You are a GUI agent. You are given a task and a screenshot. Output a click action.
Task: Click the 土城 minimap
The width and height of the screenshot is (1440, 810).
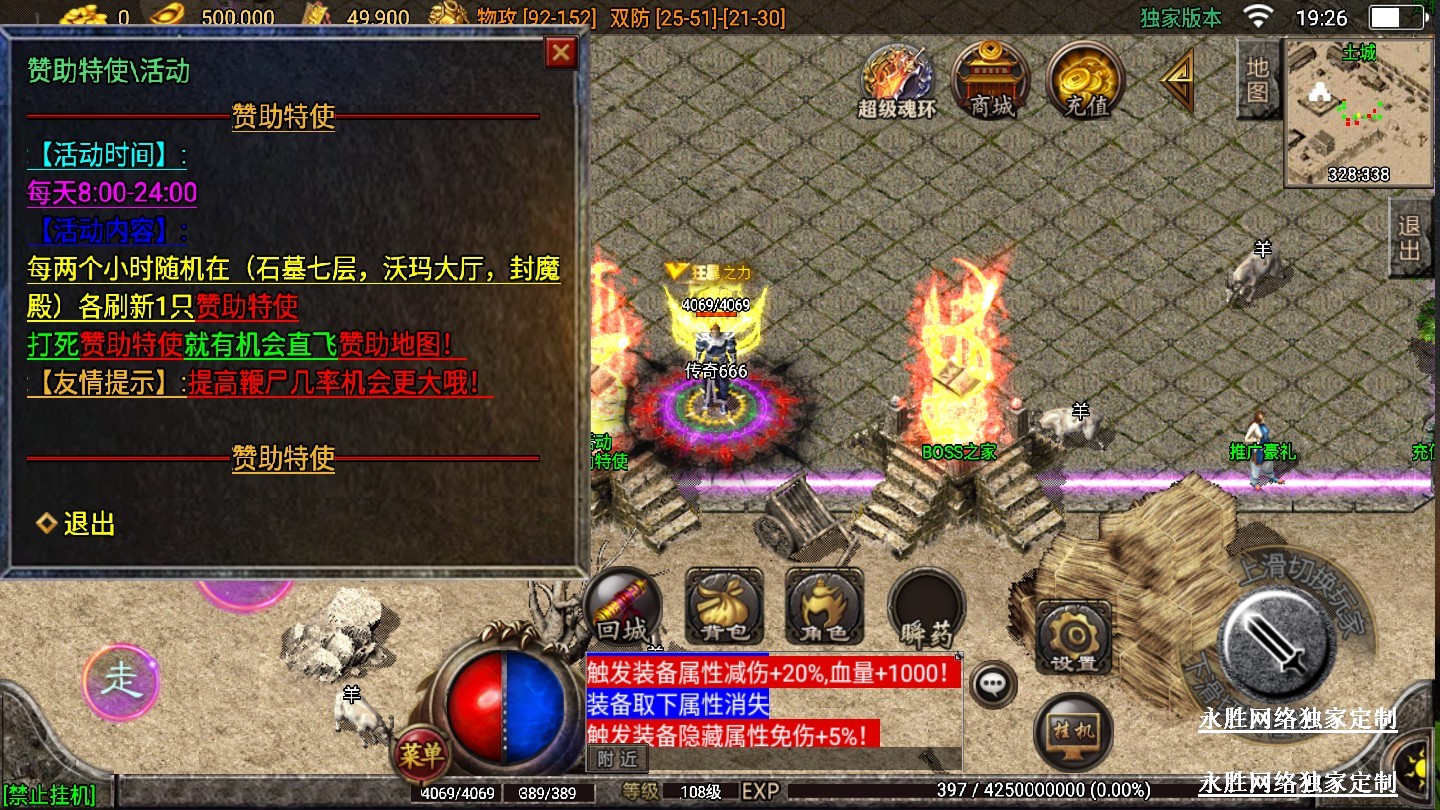[1359, 113]
